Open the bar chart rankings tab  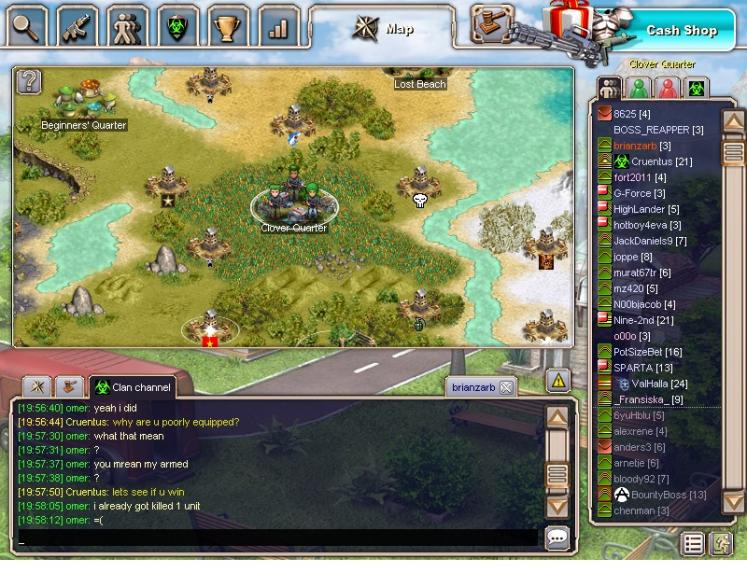click(278, 27)
